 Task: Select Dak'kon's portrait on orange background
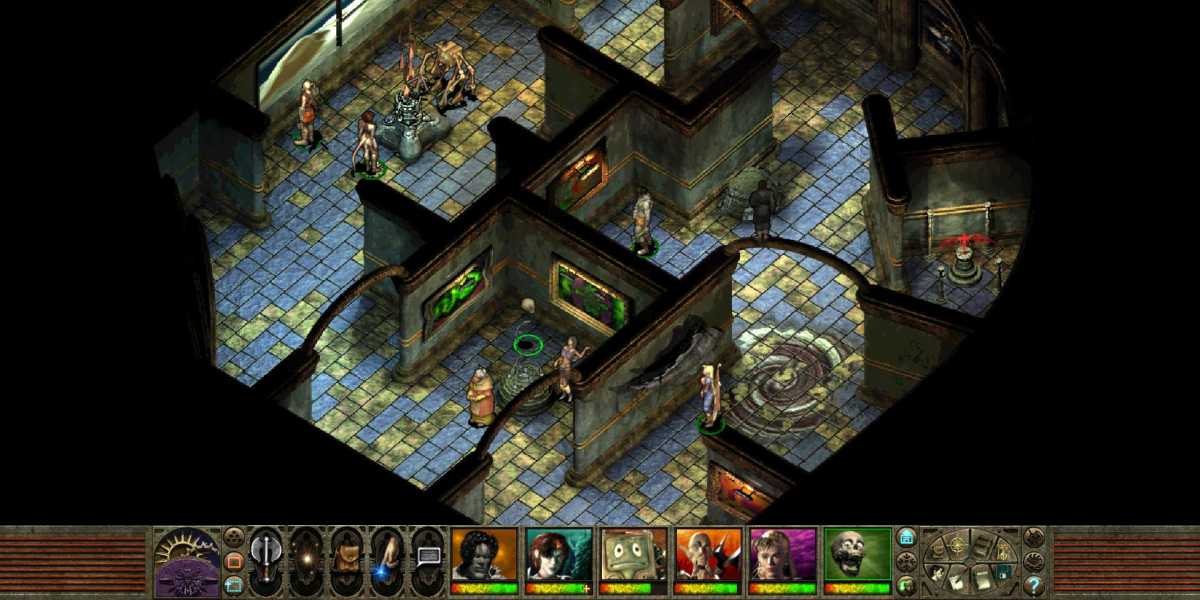click(x=708, y=554)
